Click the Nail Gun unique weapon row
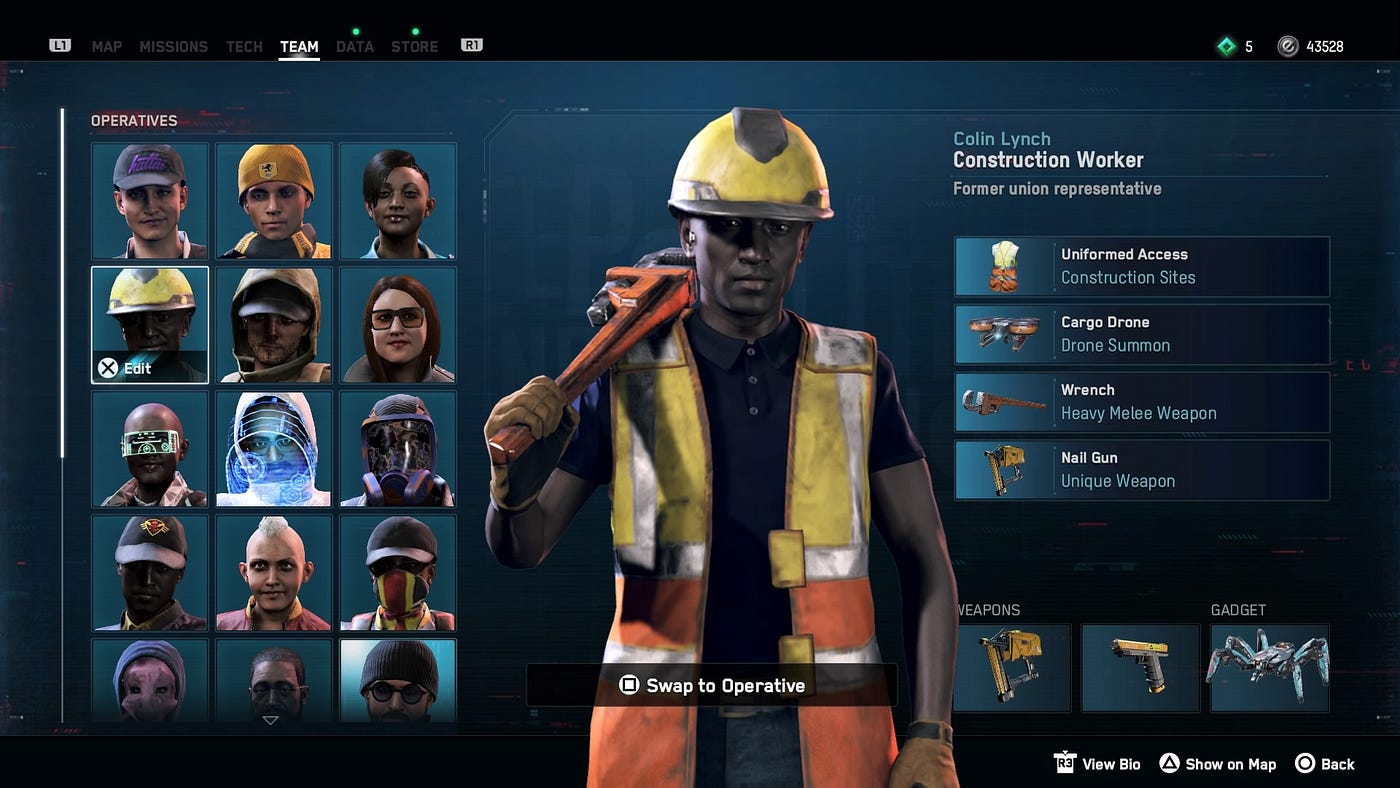Viewport: 1400px width, 788px height. click(x=1142, y=470)
